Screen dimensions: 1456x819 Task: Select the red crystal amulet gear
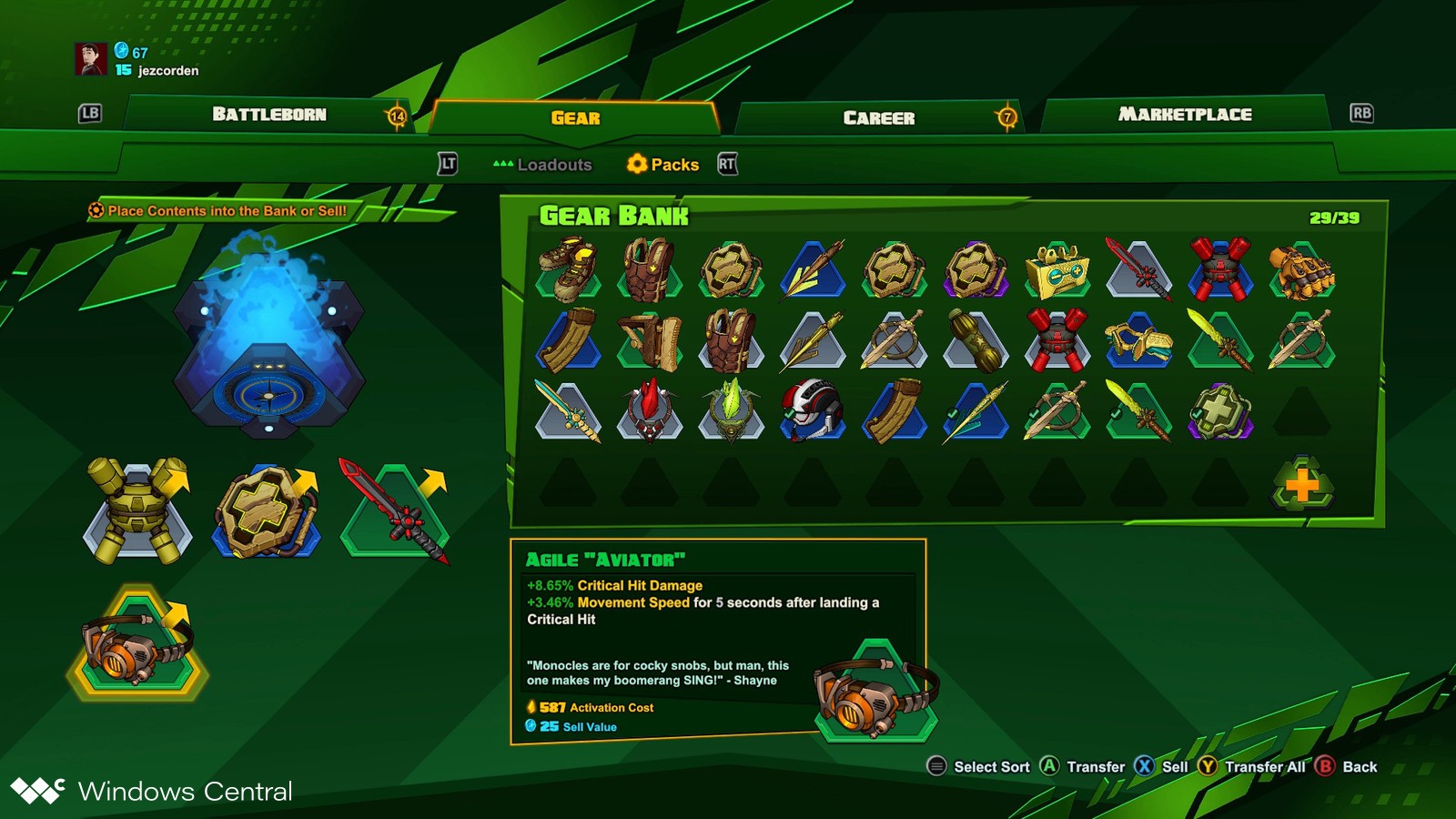[x=649, y=410]
